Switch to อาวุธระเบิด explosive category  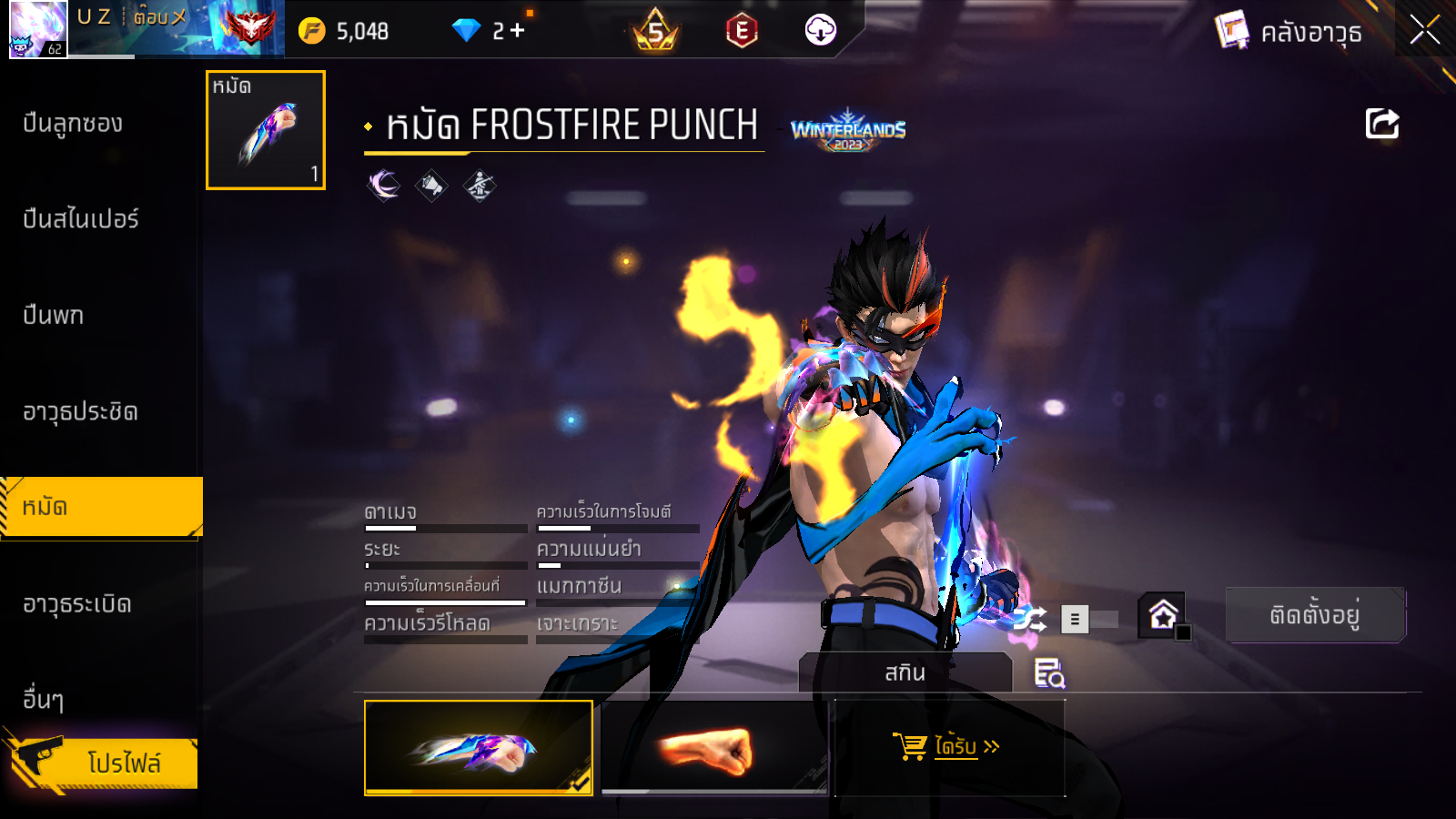pos(77,604)
